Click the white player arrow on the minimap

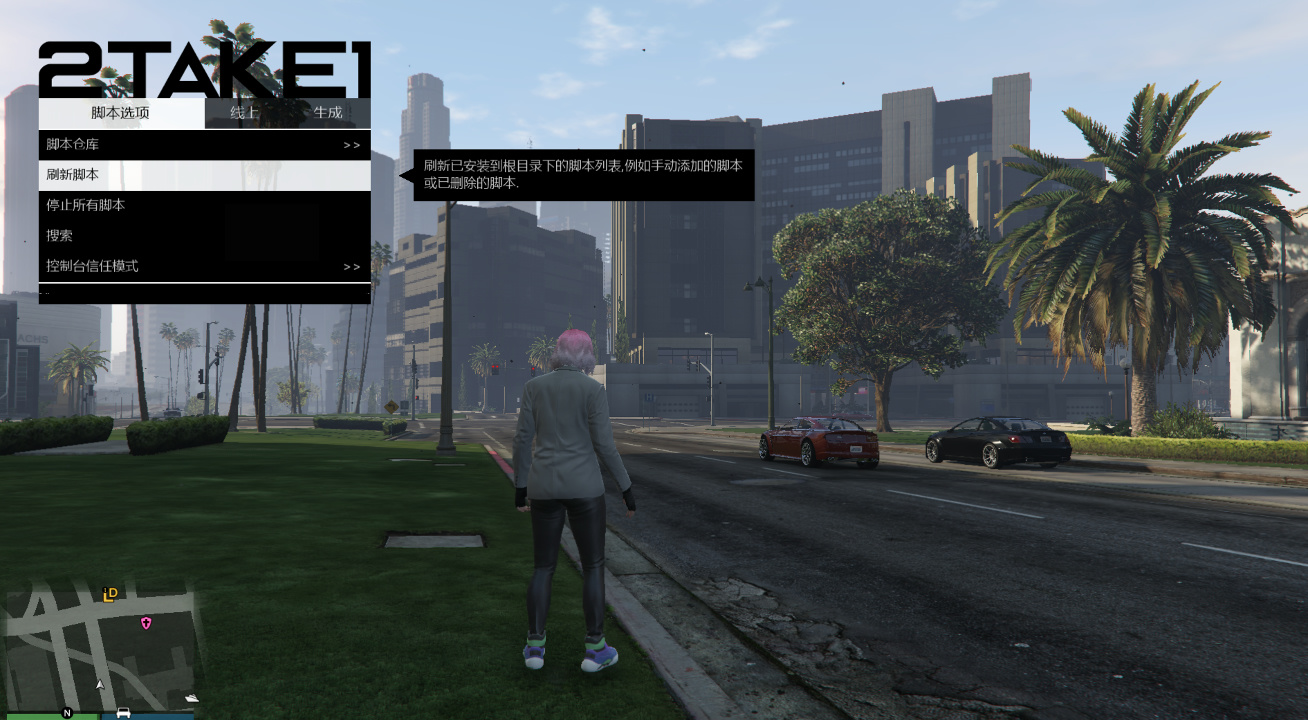click(x=100, y=686)
